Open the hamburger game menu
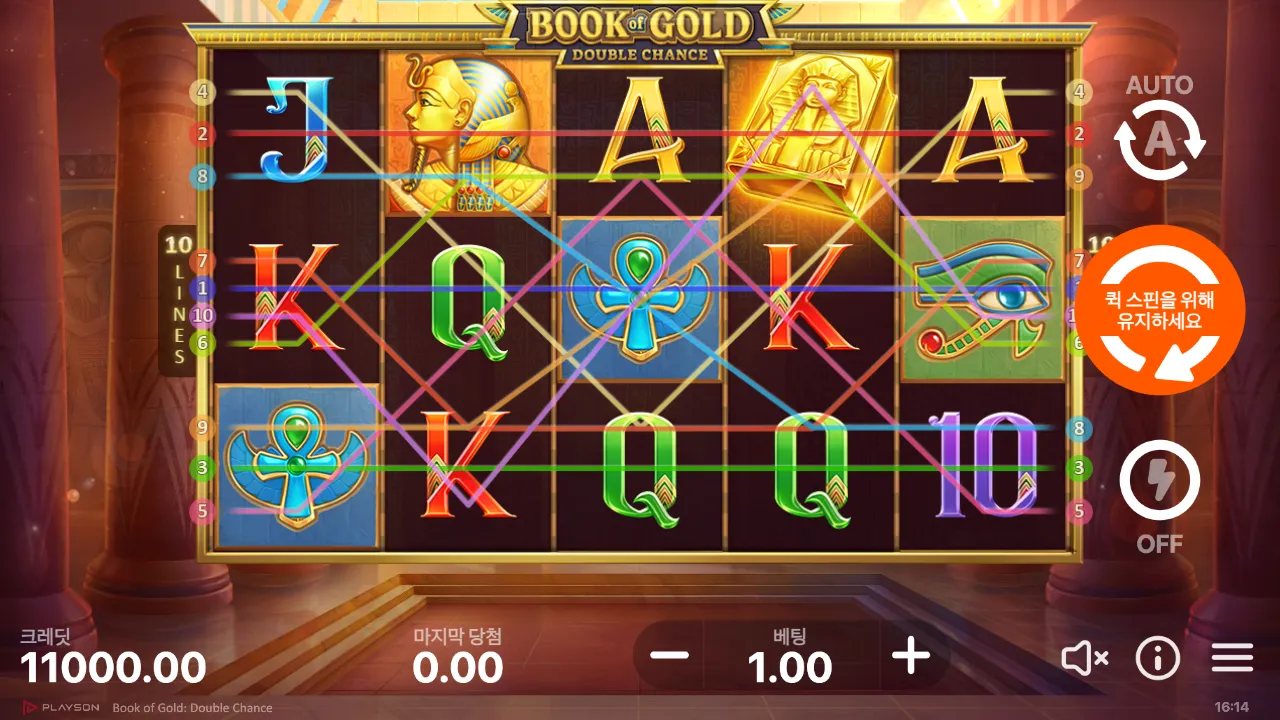The image size is (1280, 720). pos(1232,658)
